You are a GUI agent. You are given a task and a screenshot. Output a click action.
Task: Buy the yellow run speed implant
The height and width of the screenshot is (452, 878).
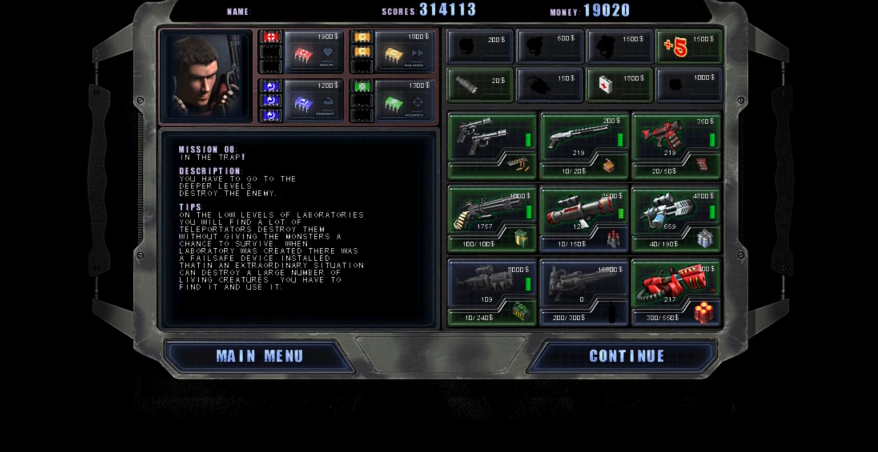(x=404, y=50)
